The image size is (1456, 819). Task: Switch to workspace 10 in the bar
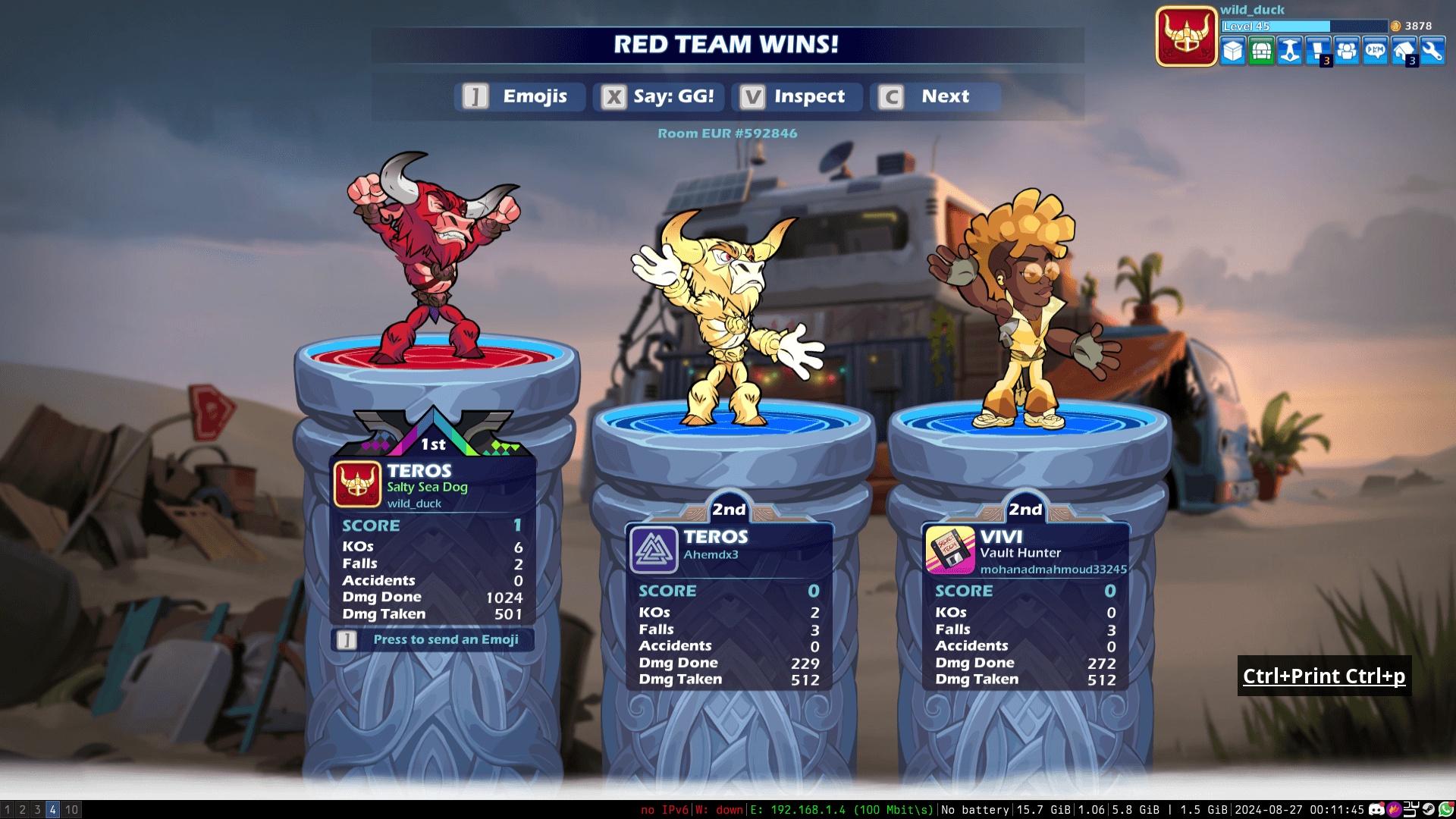71,810
